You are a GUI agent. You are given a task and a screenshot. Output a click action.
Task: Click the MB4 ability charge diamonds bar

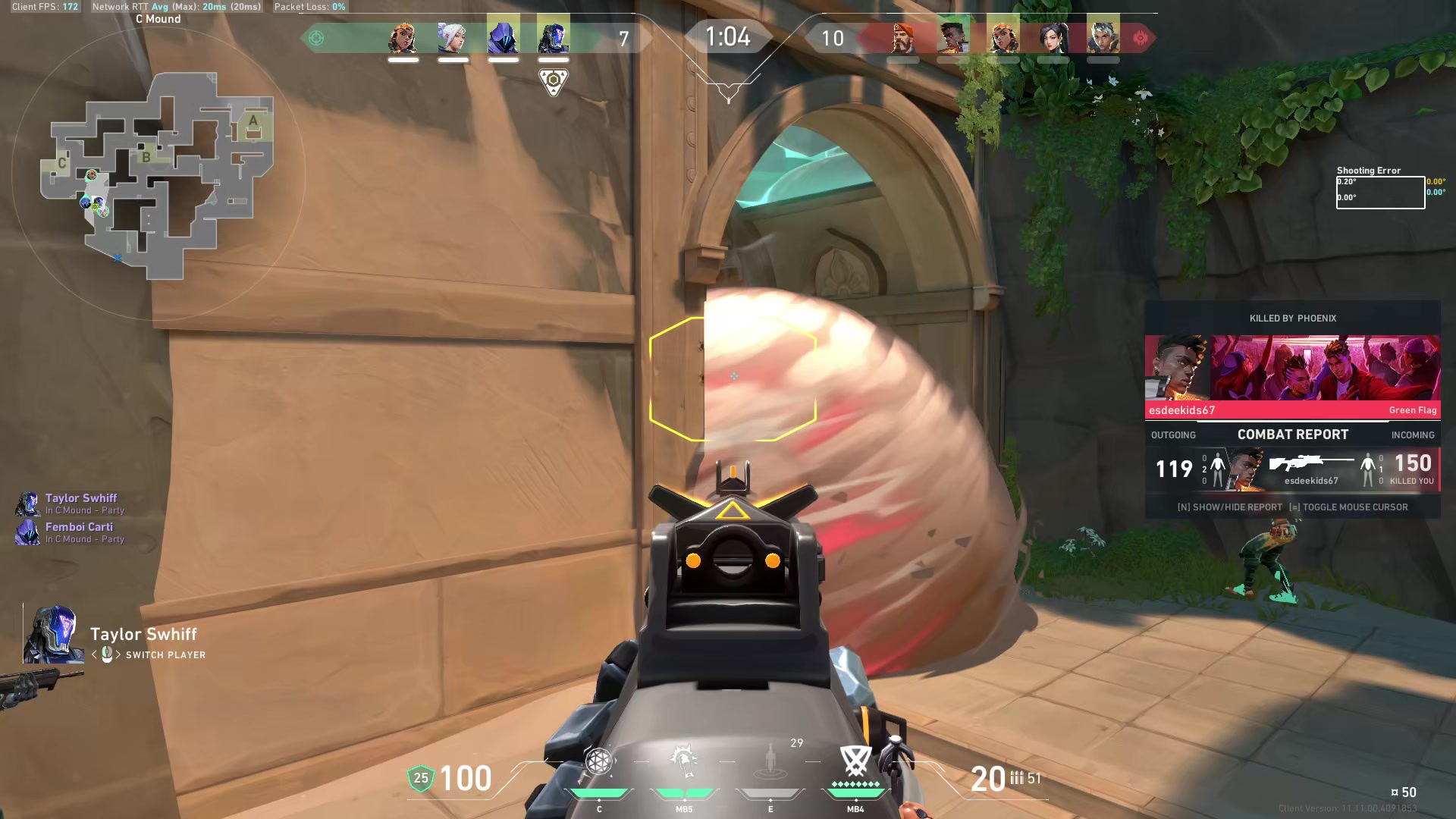coord(855,783)
